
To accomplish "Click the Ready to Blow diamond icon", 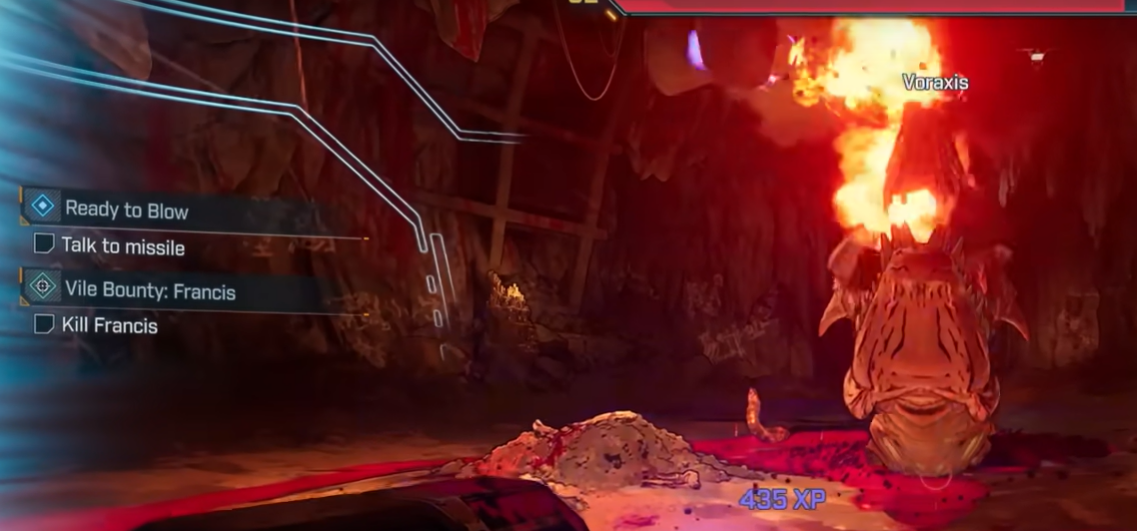I will (42, 207).
